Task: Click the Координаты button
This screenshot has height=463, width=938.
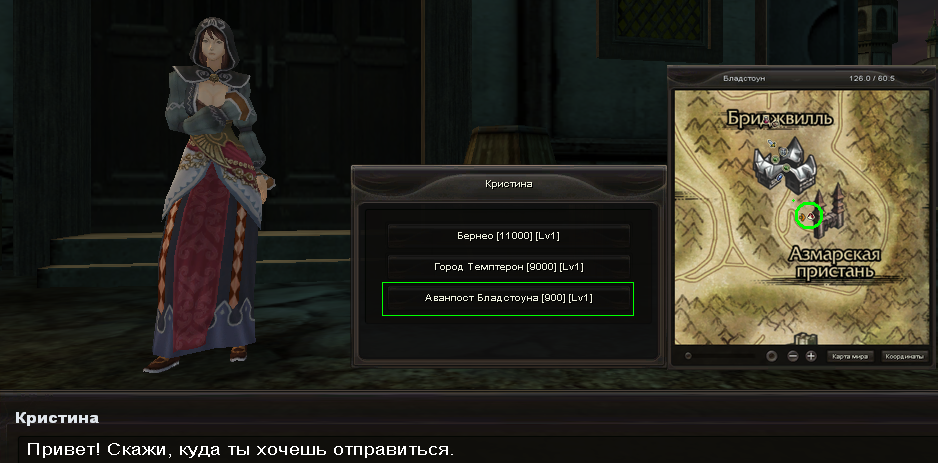Action: 904,356
